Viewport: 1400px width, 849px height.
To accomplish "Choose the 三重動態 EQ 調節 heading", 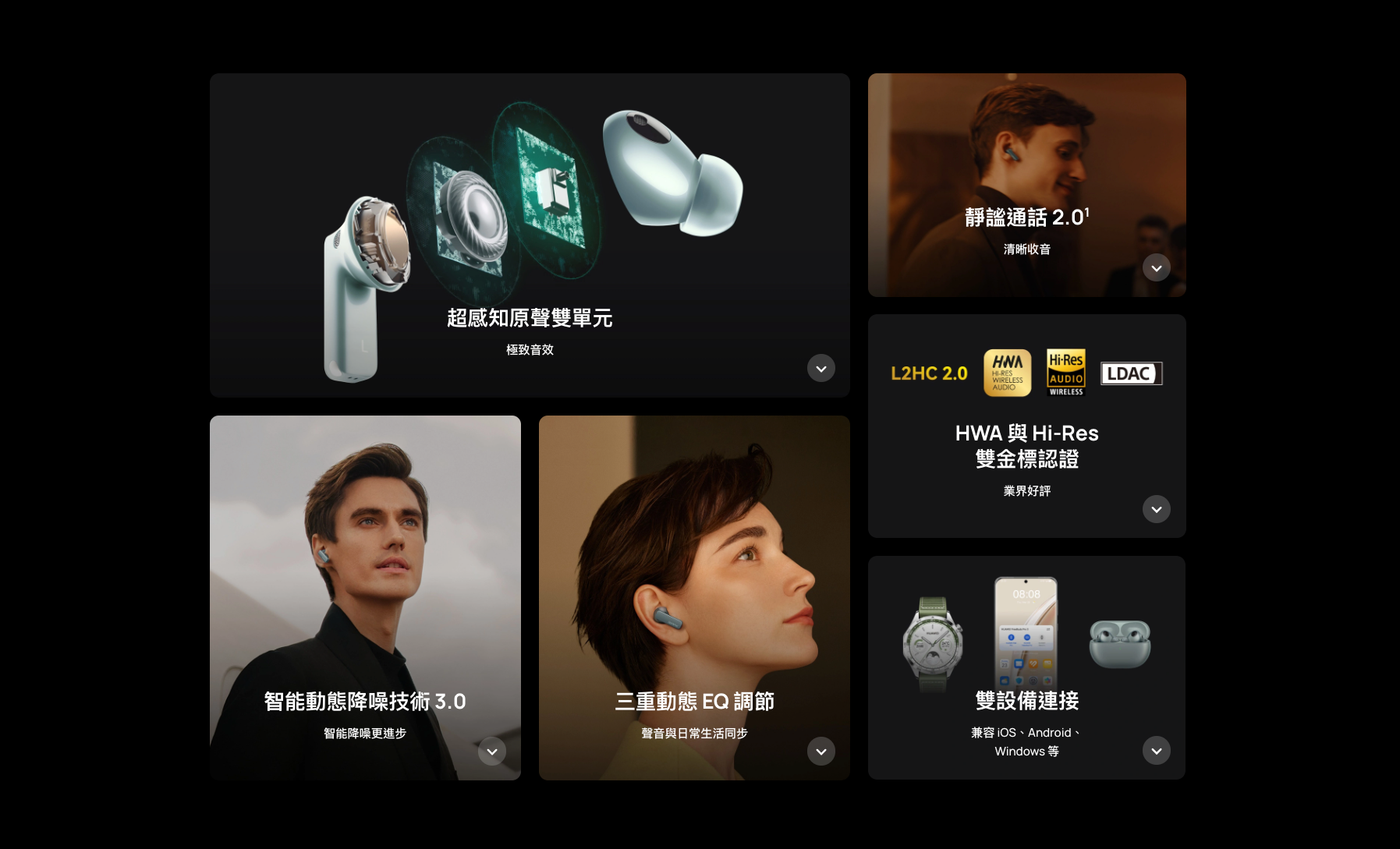I will 694,702.
